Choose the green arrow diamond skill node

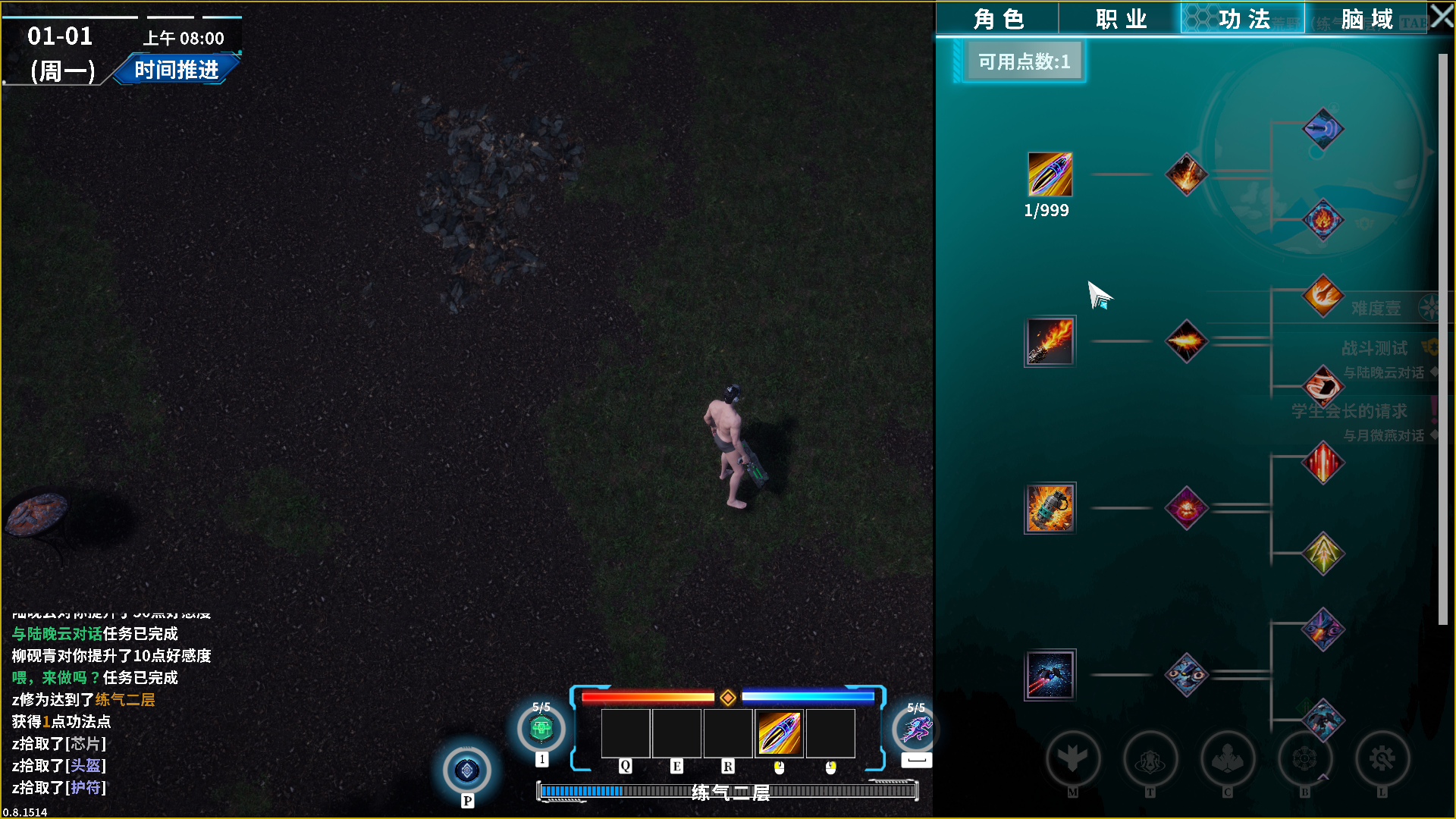[1323, 554]
